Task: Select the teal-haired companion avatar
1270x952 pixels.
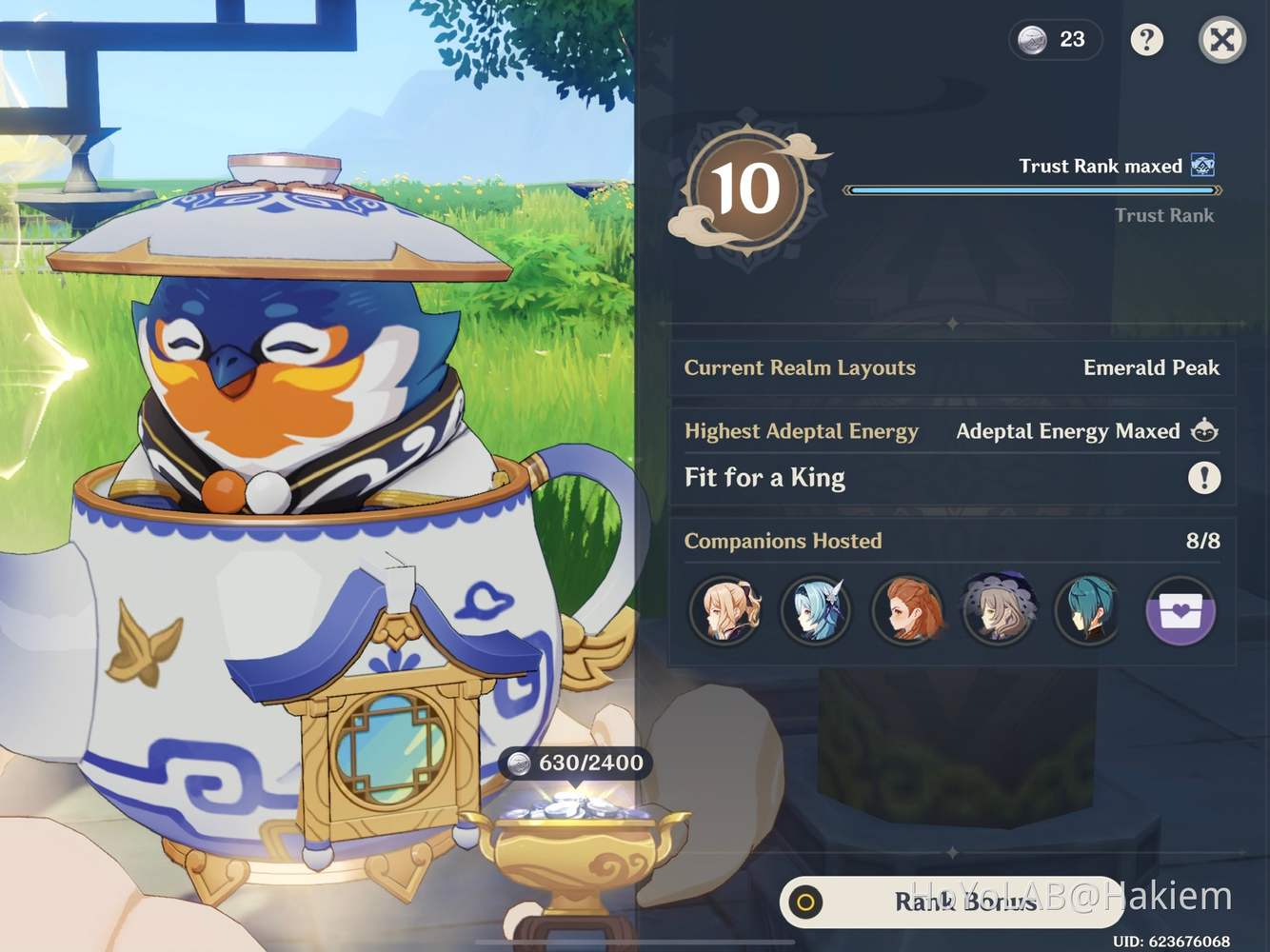Action: [x=1088, y=611]
